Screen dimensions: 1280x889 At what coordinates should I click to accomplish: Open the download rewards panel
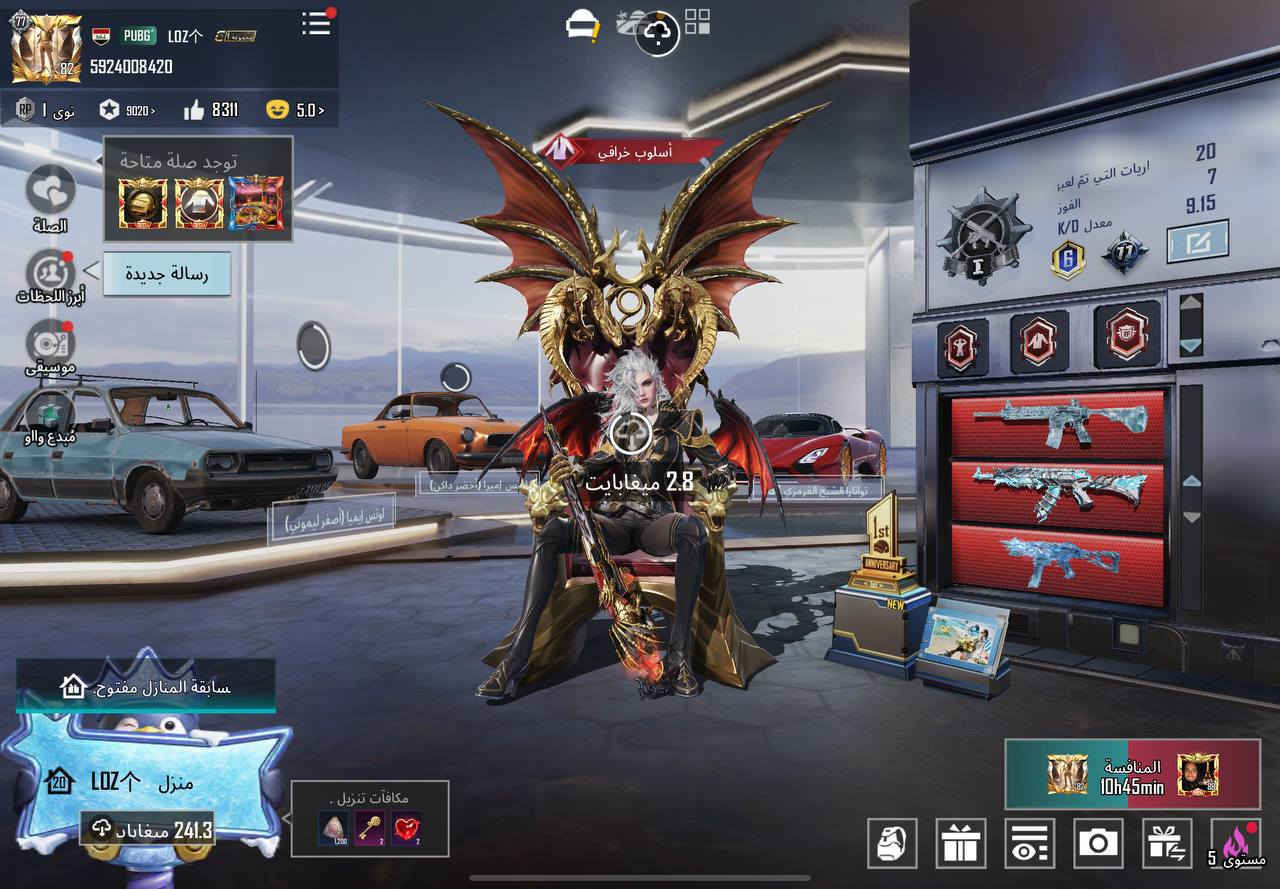[370, 819]
